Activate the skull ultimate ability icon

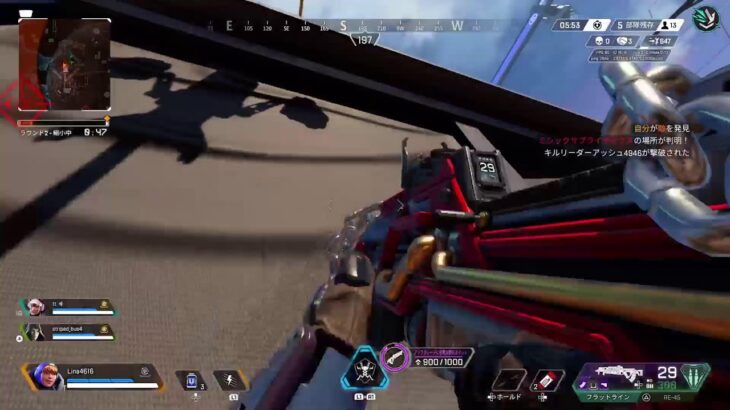pyautogui.click(x=358, y=368)
